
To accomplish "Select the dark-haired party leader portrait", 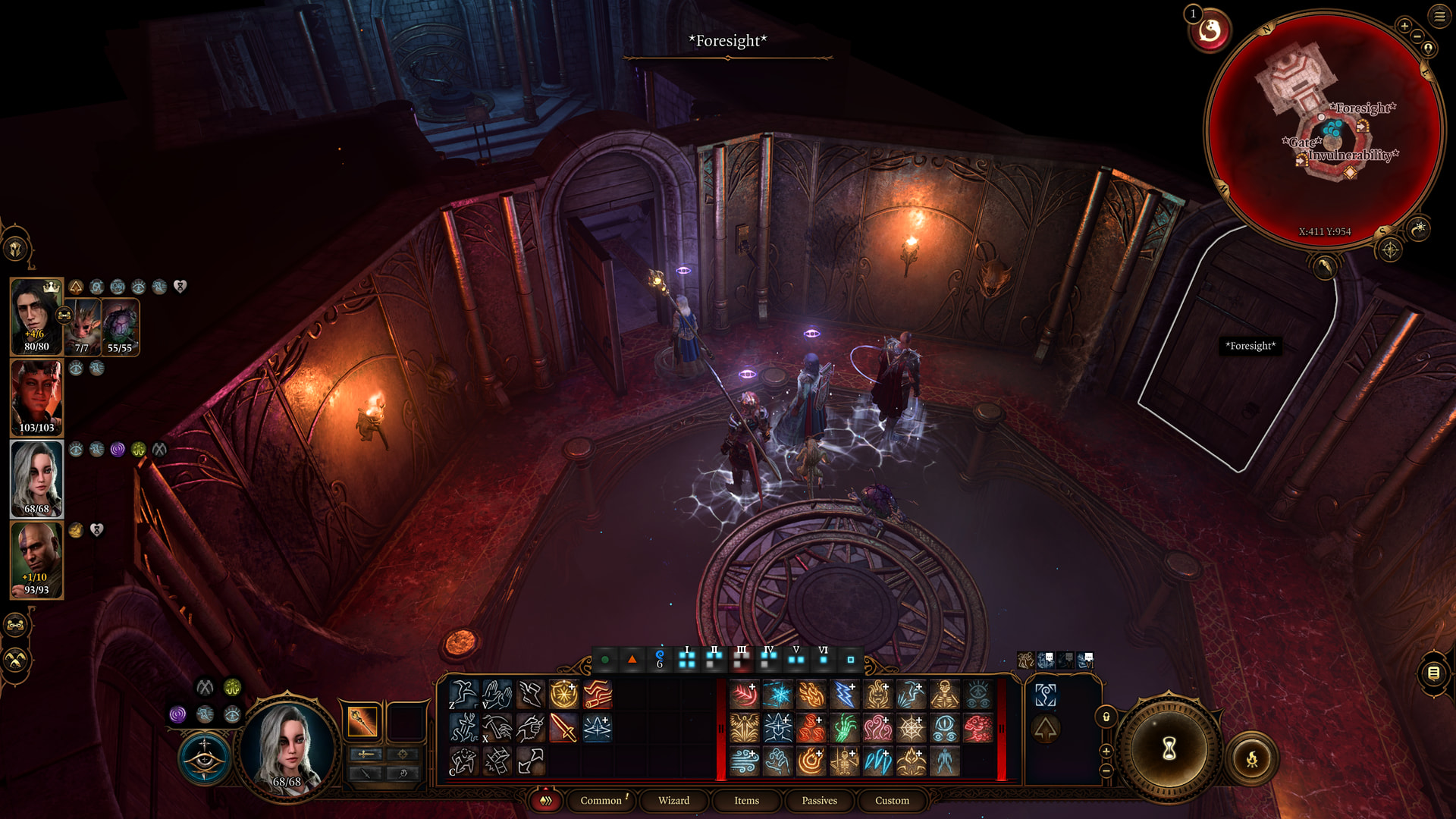I will pos(36,315).
